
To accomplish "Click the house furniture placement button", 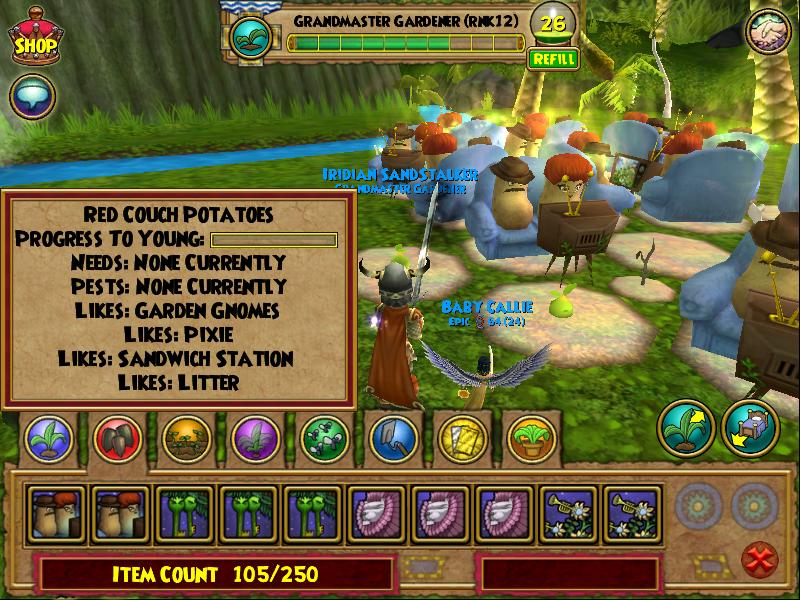I will pos(750,430).
